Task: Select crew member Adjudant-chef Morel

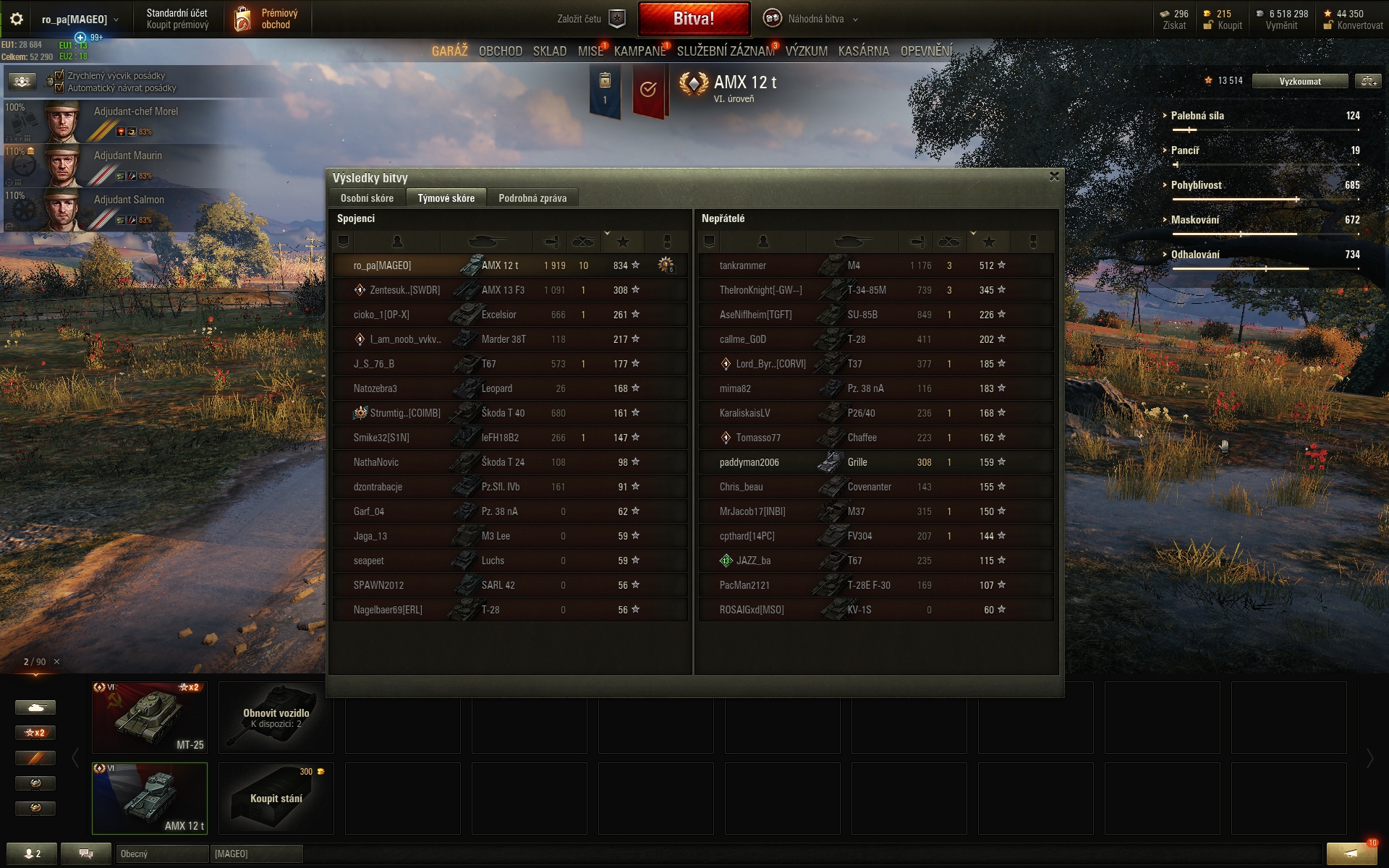Action: pyautogui.click(x=135, y=111)
